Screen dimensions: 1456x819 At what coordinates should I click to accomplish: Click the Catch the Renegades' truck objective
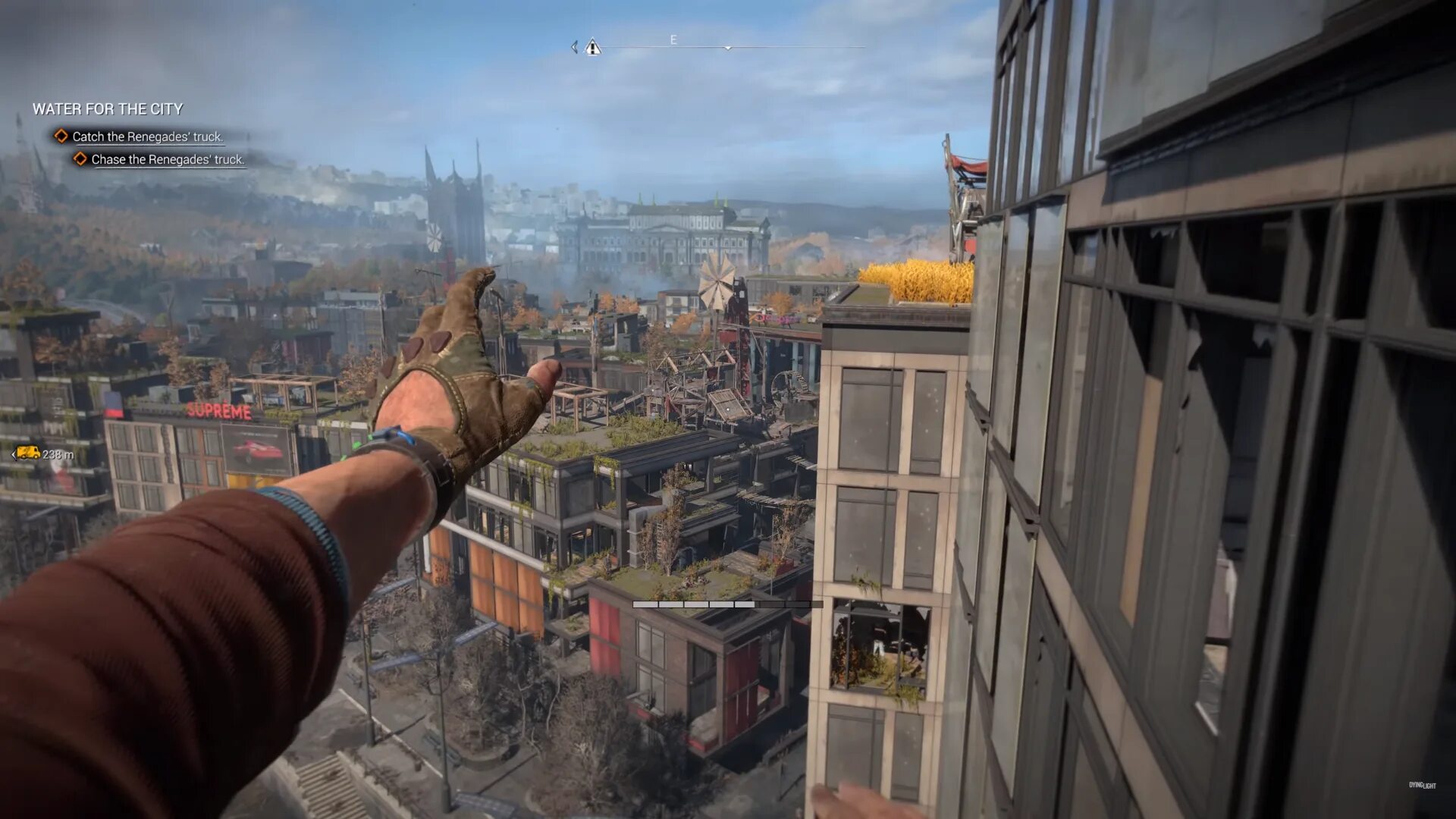[147, 136]
